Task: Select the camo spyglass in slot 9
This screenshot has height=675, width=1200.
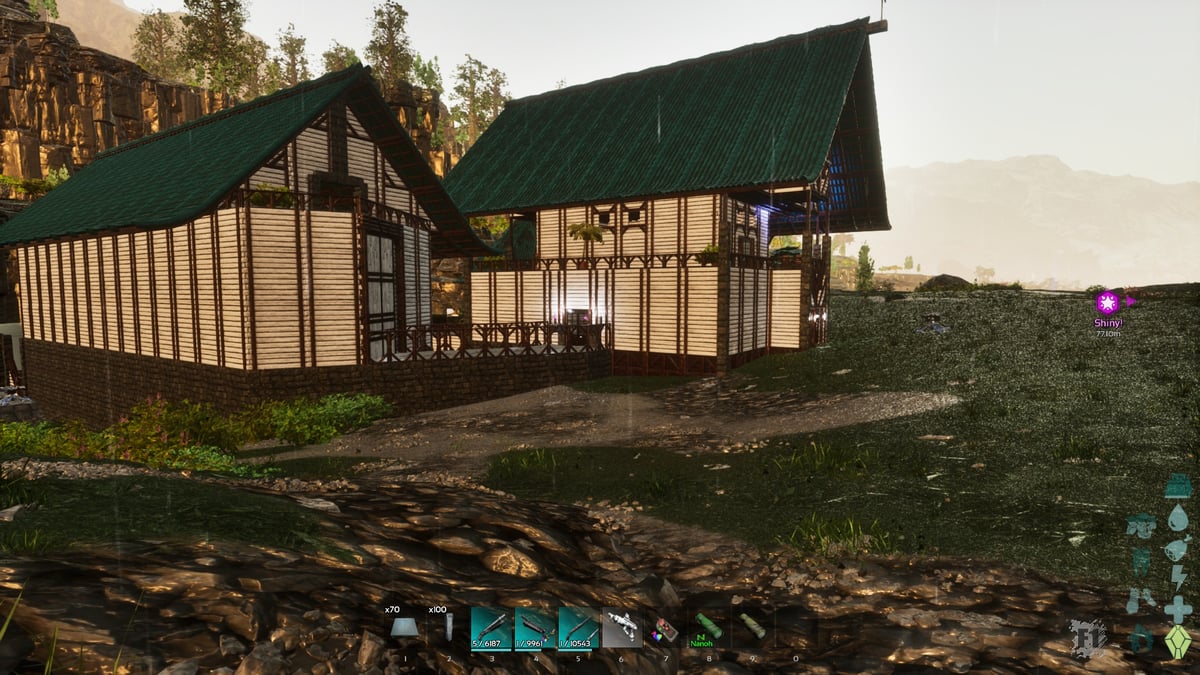Action: click(x=752, y=628)
